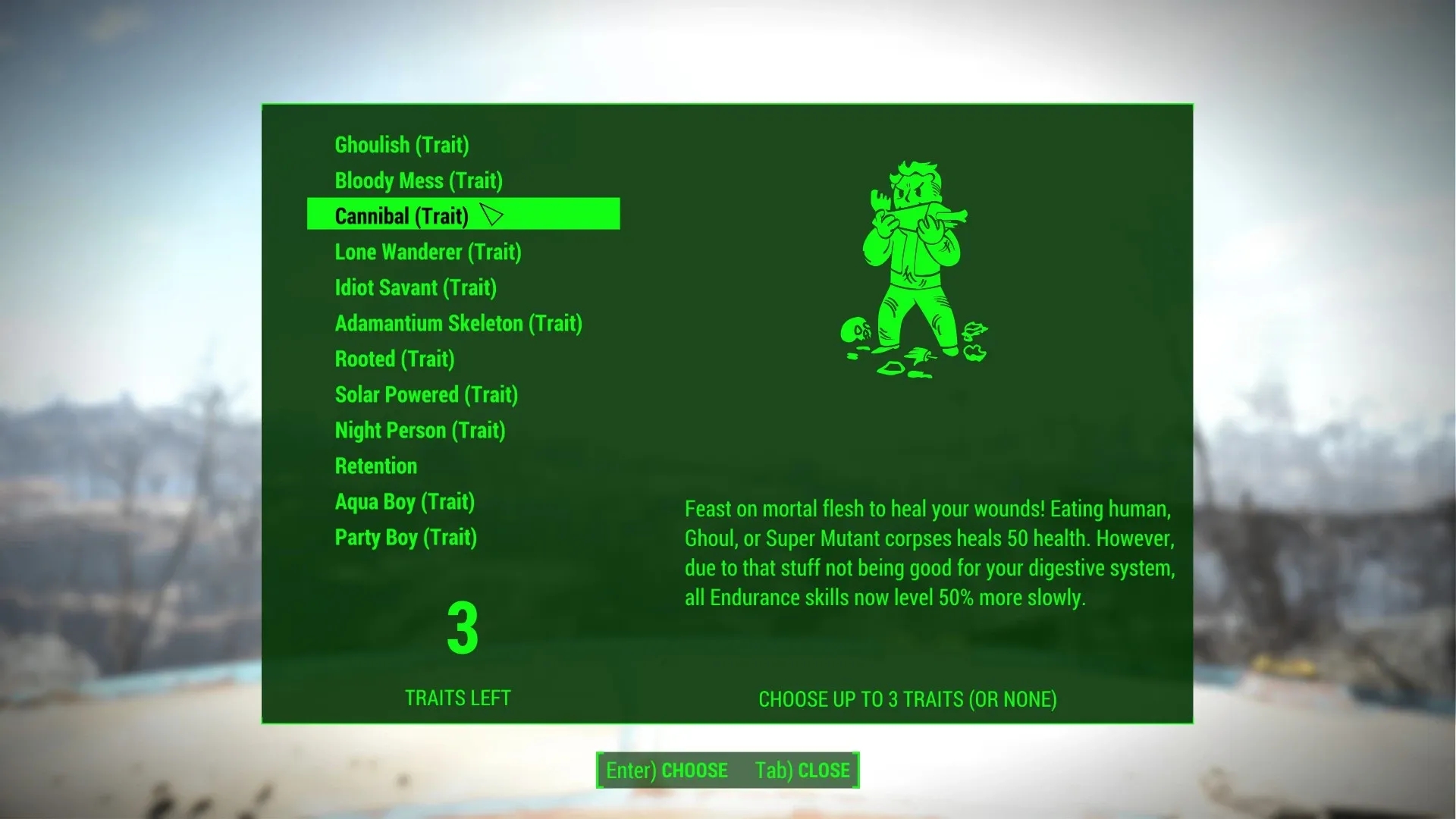Choose the Solar Powered trait
Image resolution: width=1456 pixels, height=819 pixels.
coord(426,394)
